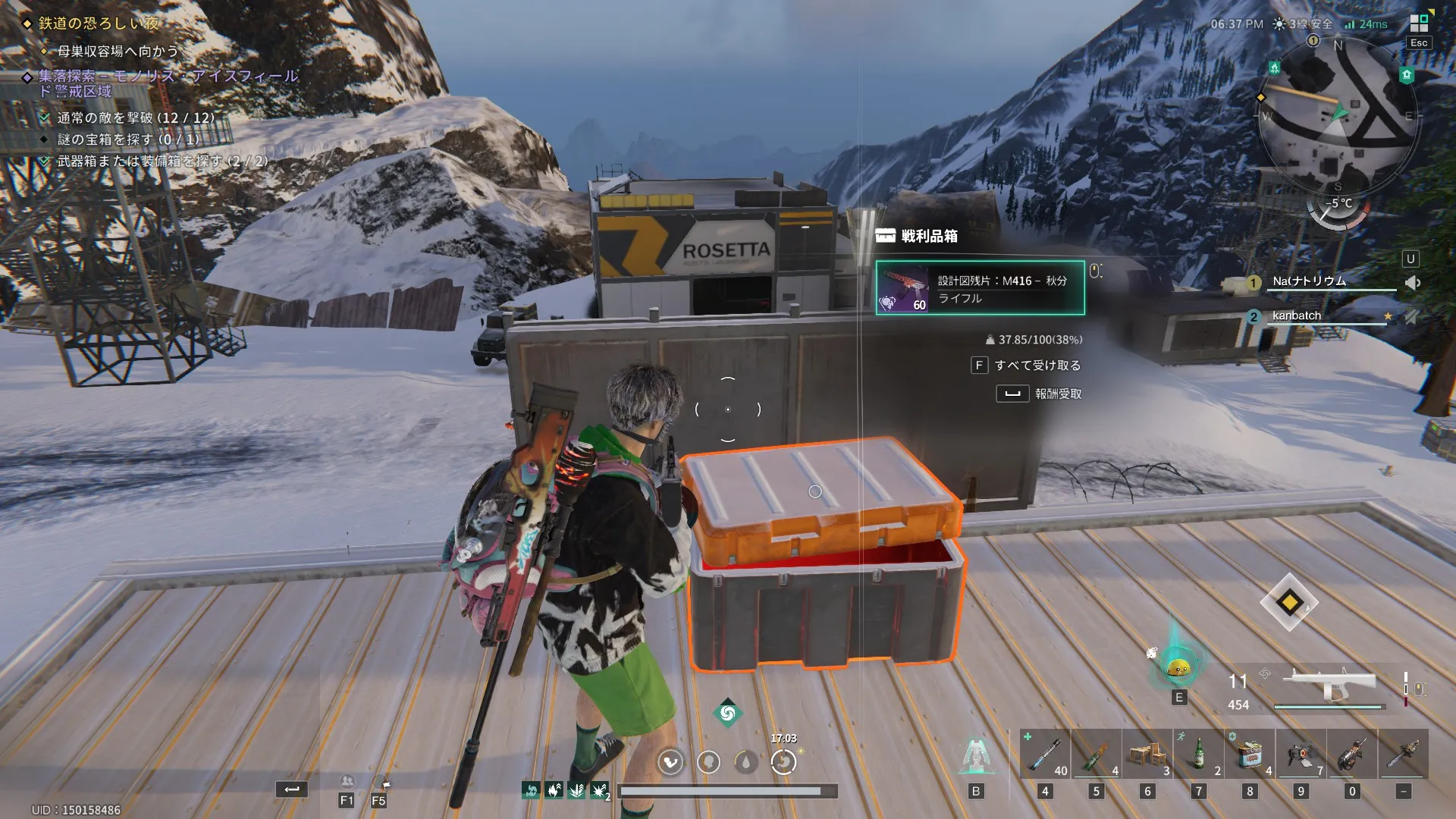Toggle voice speaker for Na(ナトリウム
This screenshot has height=819, width=1456.
pos(1412,283)
